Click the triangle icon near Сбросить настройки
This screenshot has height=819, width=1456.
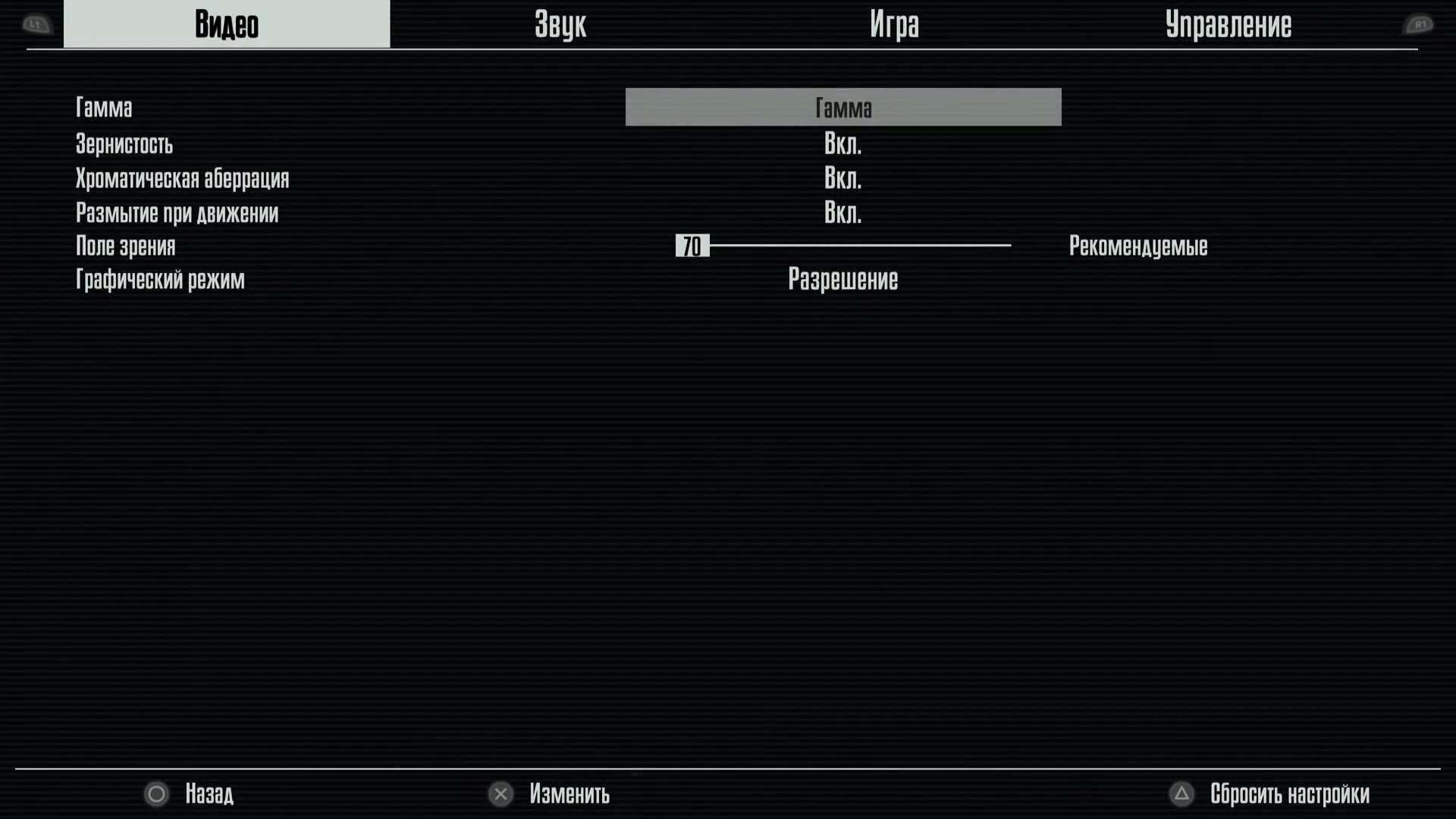click(x=1182, y=794)
